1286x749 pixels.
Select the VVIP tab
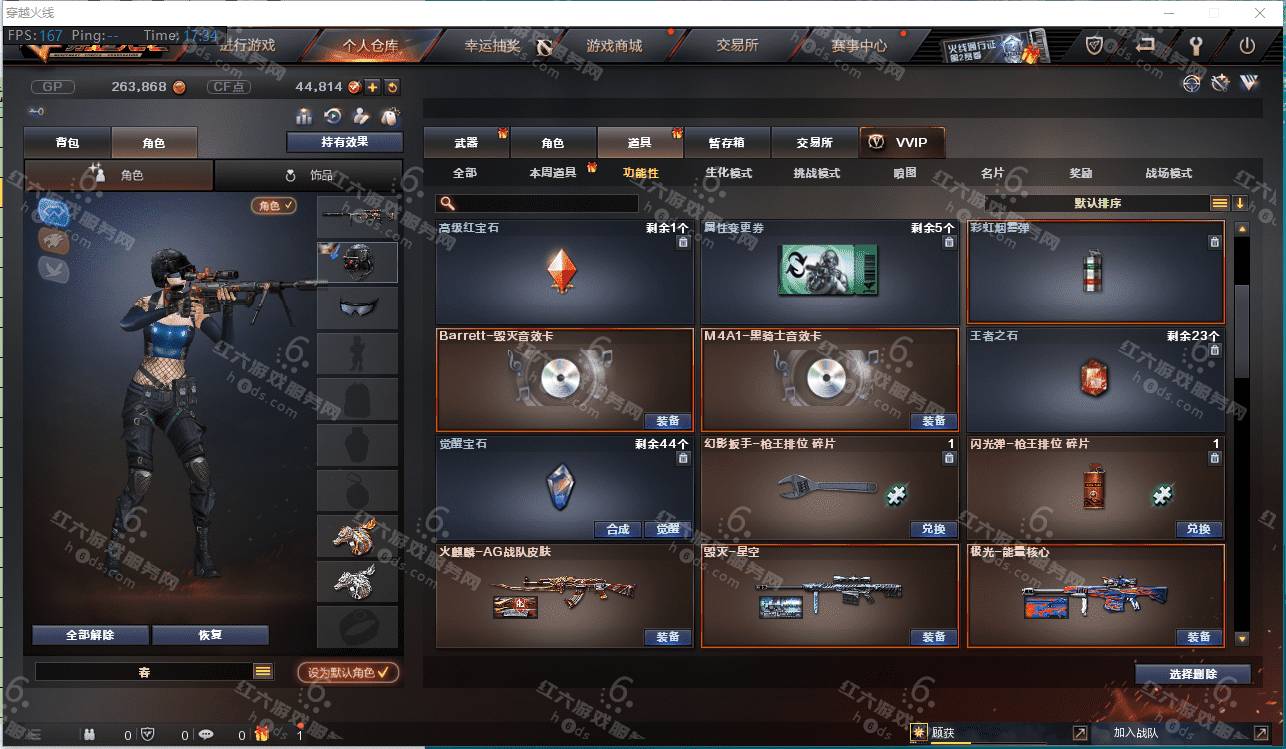[x=901, y=143]
